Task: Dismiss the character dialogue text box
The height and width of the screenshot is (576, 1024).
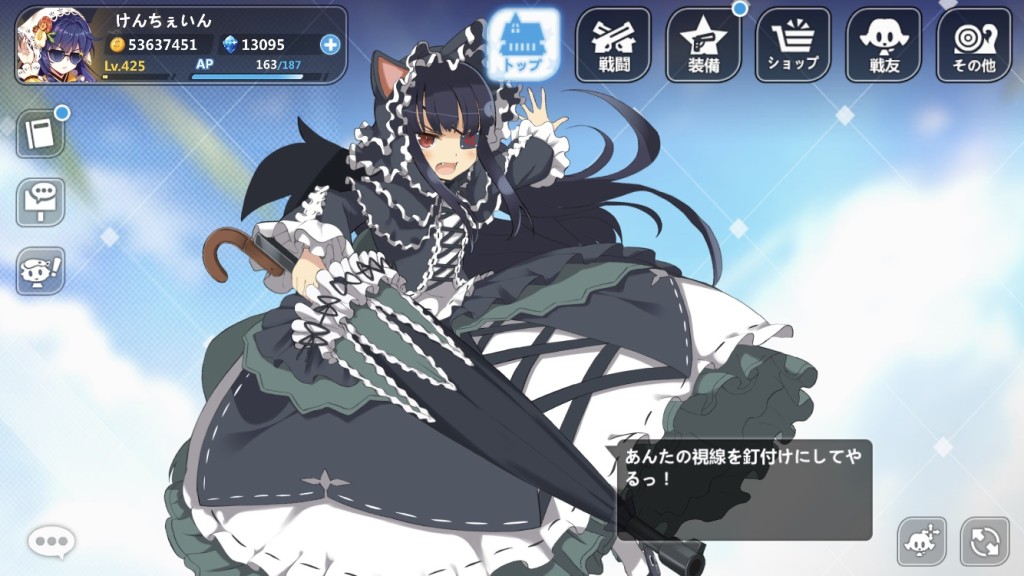Action: (743, 490)
